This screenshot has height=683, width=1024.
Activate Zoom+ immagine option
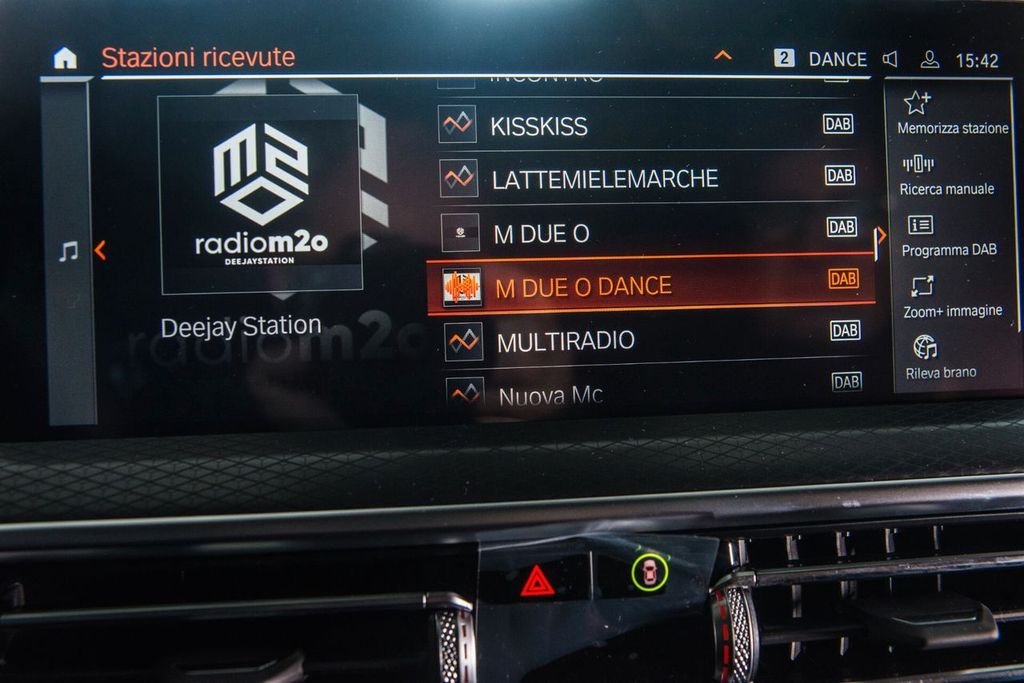[x=952, y=298]
